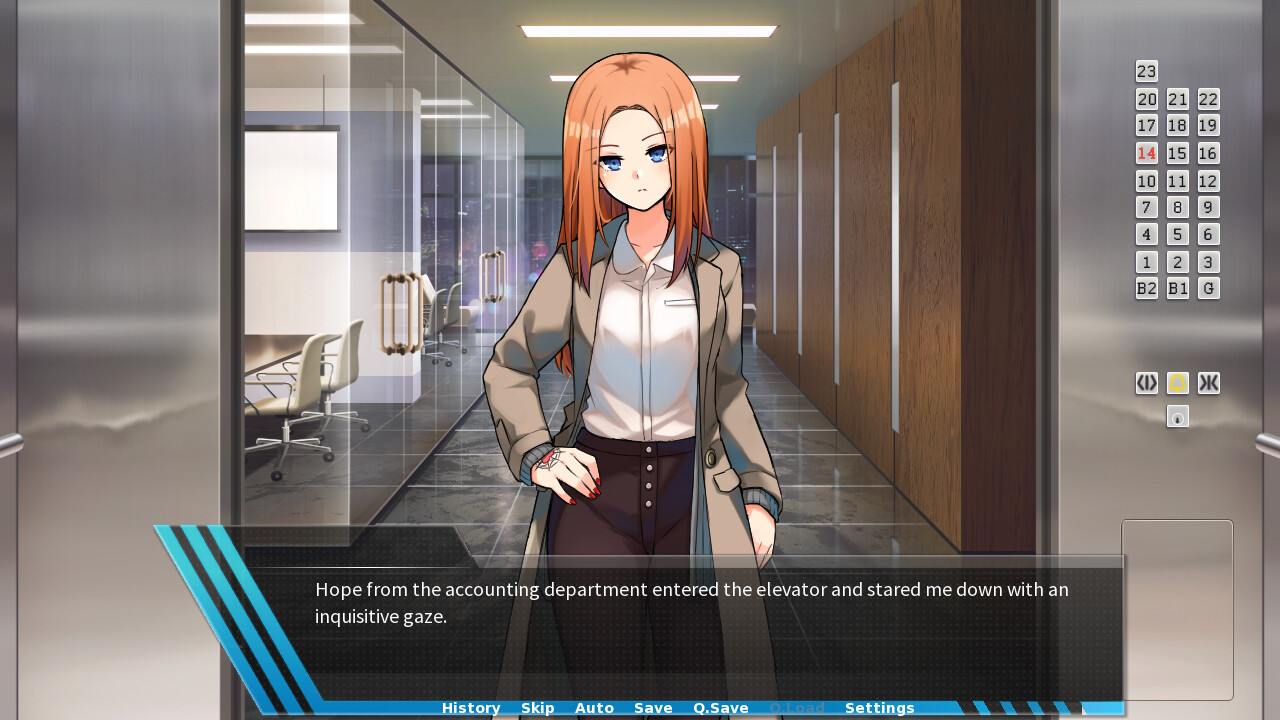Save the game with the Save option
Viewport: 1280px width, 720px height.
click(653, 707)
